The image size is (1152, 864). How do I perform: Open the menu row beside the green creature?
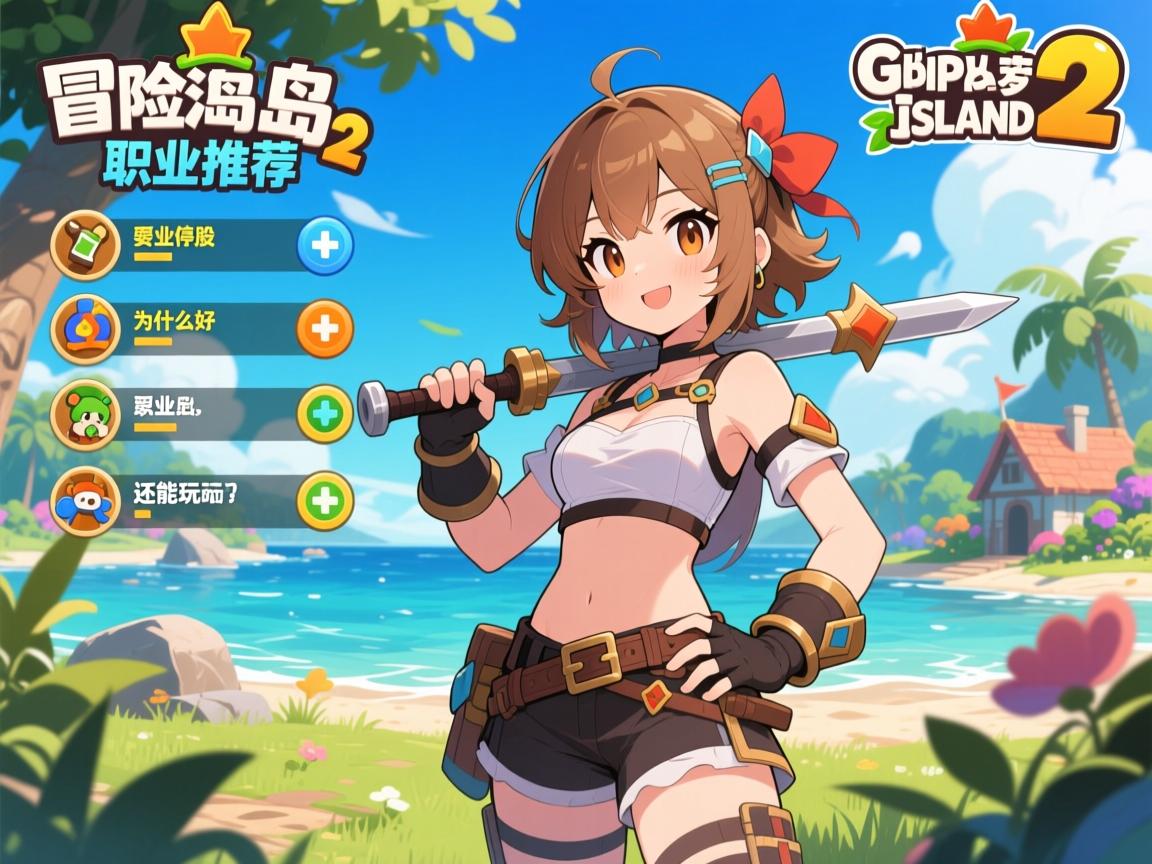pyautogui.click(x=200, y=413)
